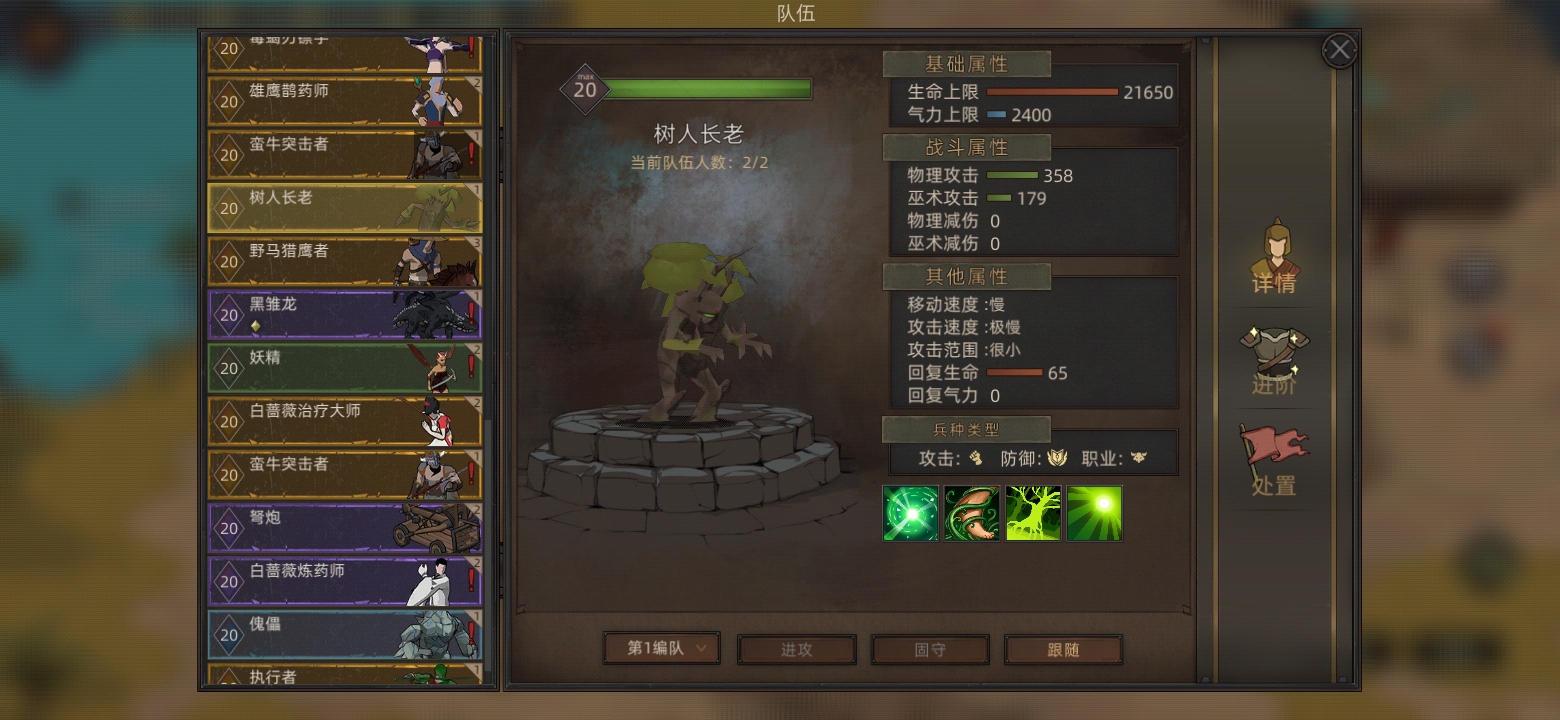Set squad stance to 进攻 attack
This screenshot has width=1560, height=720.
tap(796, 648)
